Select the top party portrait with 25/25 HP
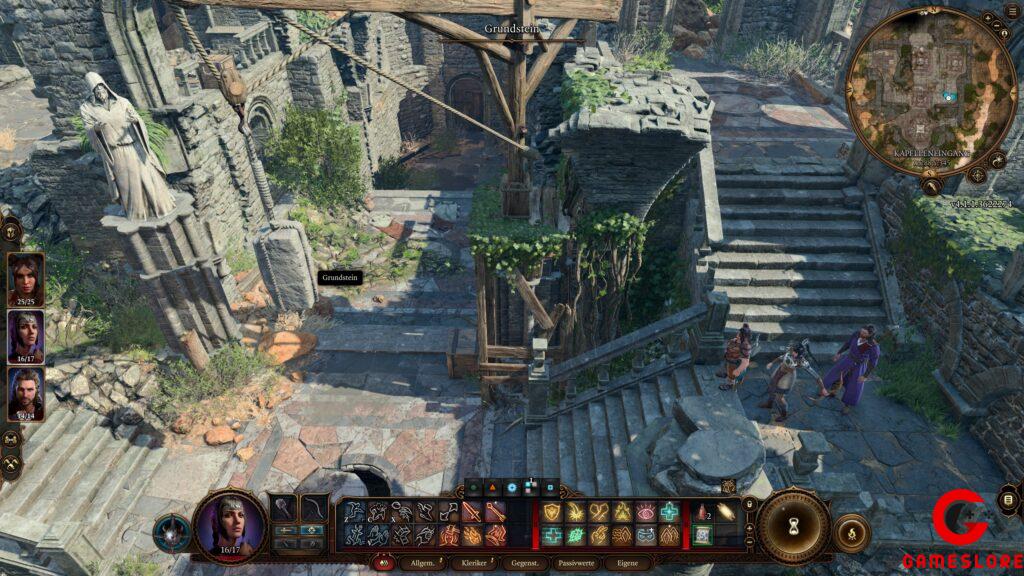 [x=26, y=277]
